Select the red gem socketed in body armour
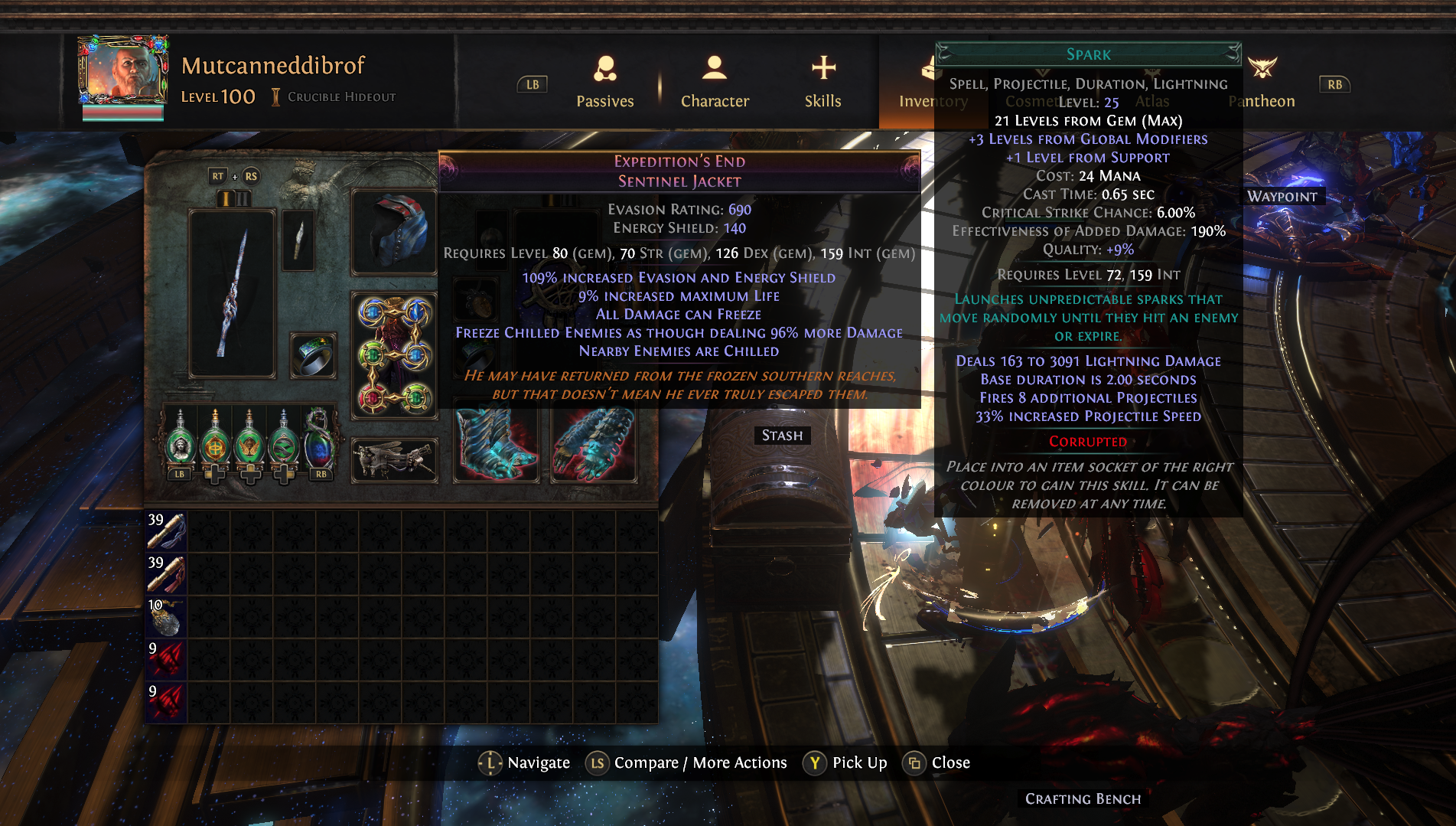 coord(372,398)
